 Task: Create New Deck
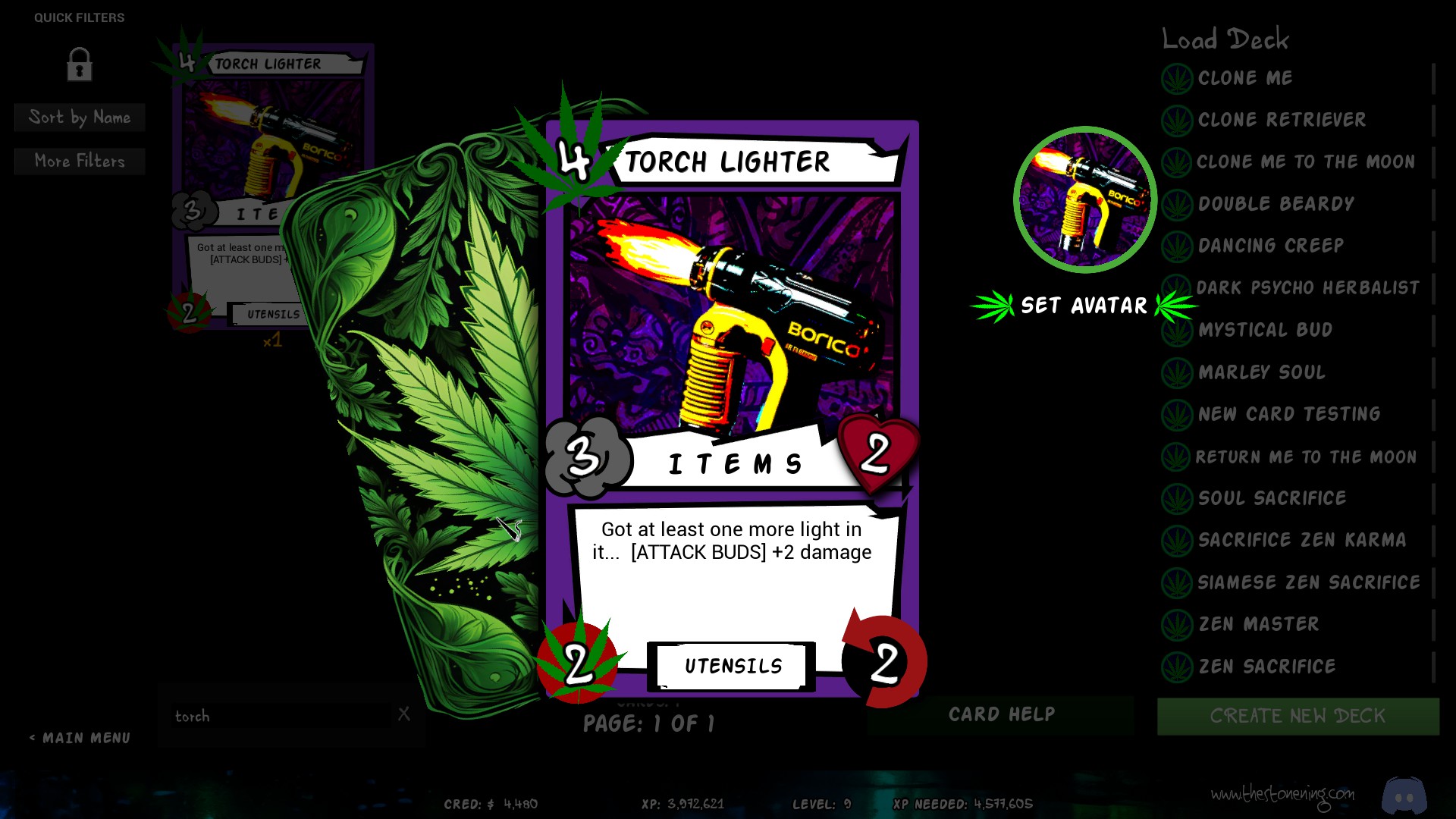(1298, 716)
